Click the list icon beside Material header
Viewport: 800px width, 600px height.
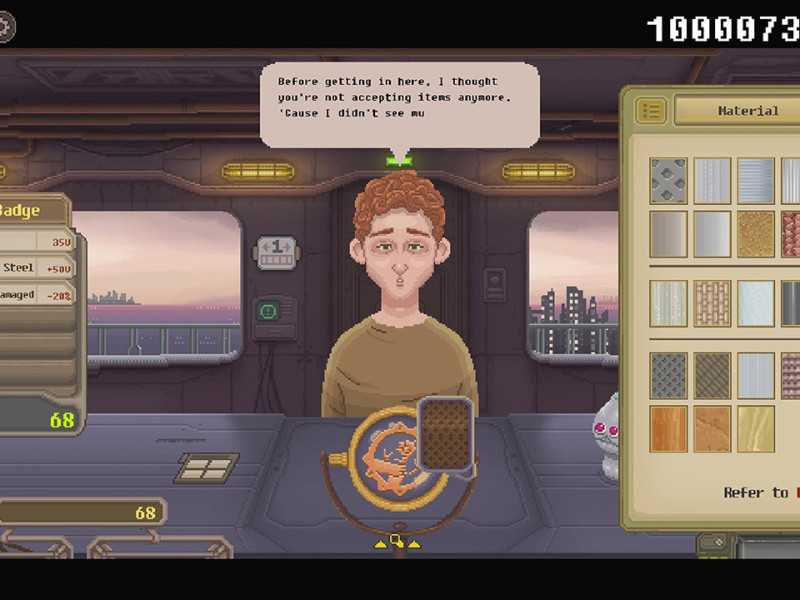tap(651, 110)
